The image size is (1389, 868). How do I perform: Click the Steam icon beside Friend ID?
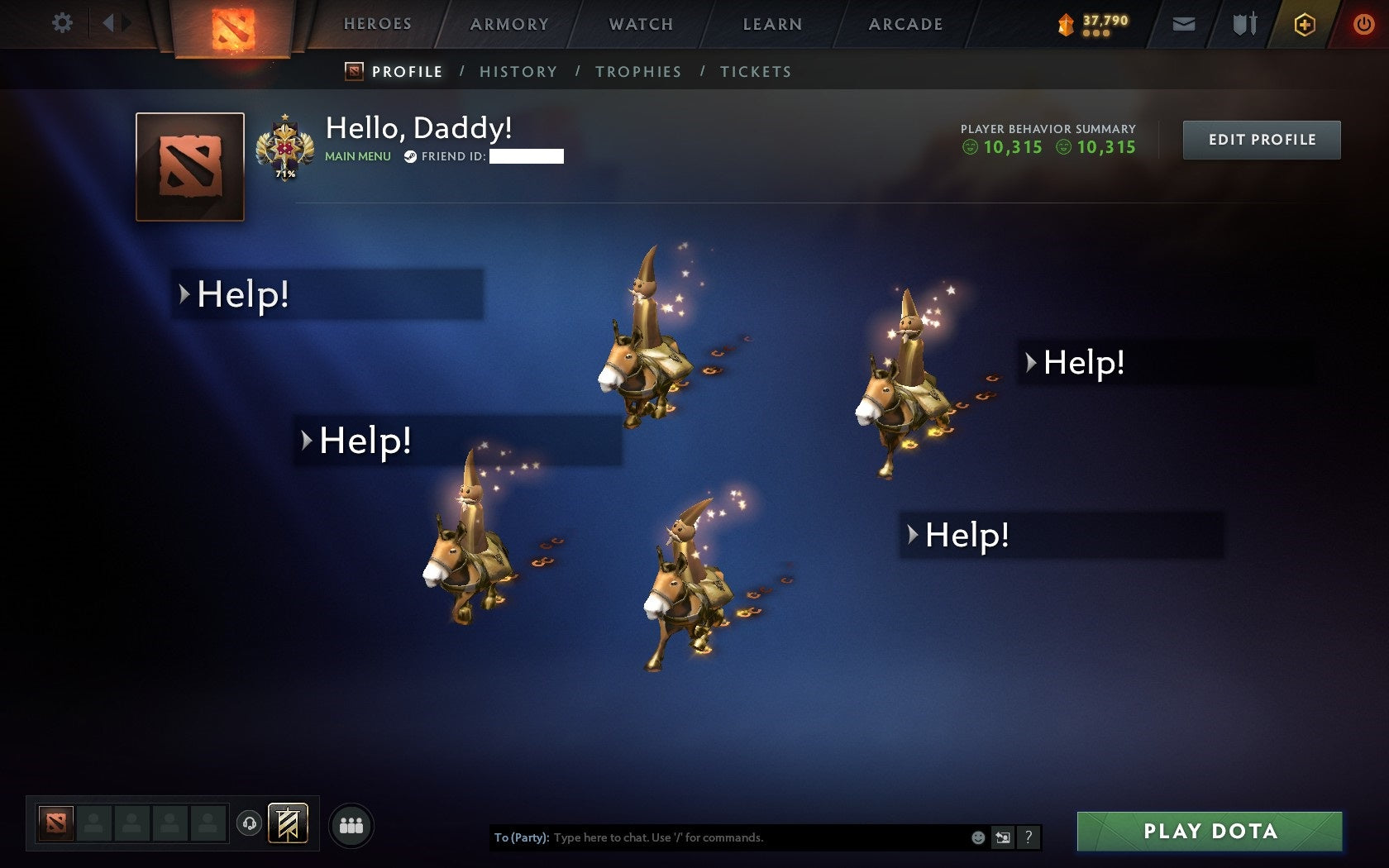coord(411,155)
